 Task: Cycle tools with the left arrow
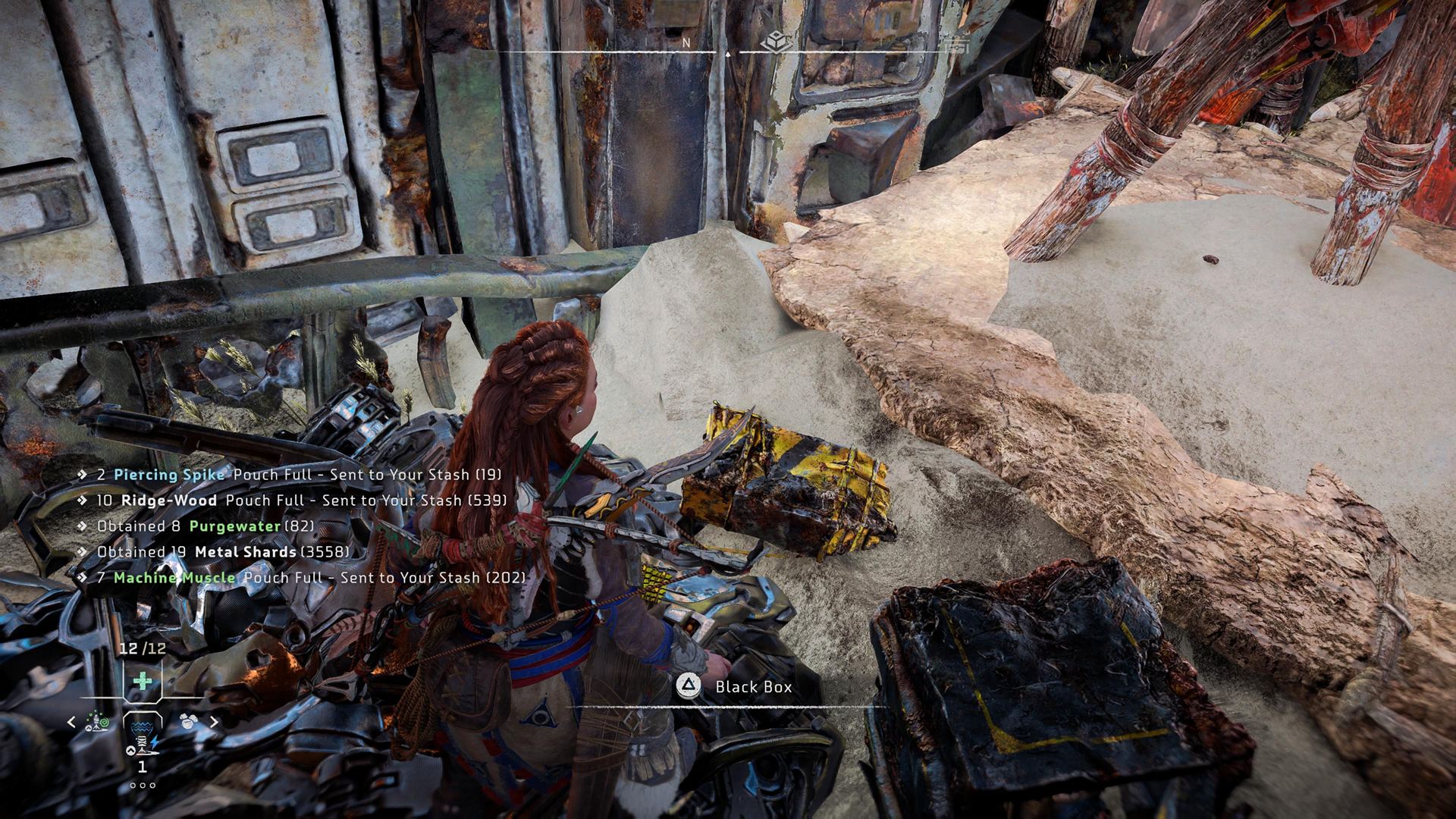point(71,722)
